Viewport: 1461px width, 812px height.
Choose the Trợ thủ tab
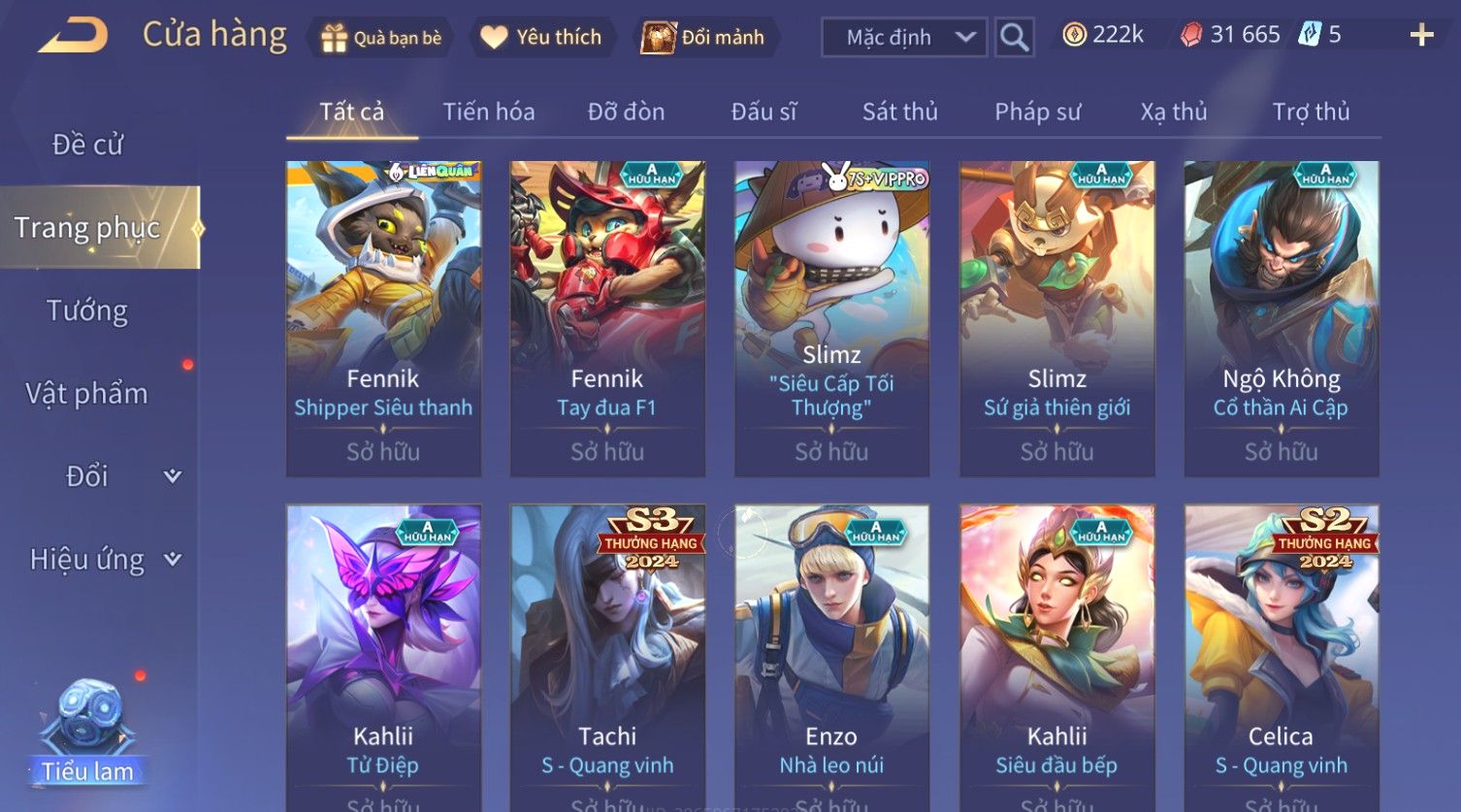1311,112
